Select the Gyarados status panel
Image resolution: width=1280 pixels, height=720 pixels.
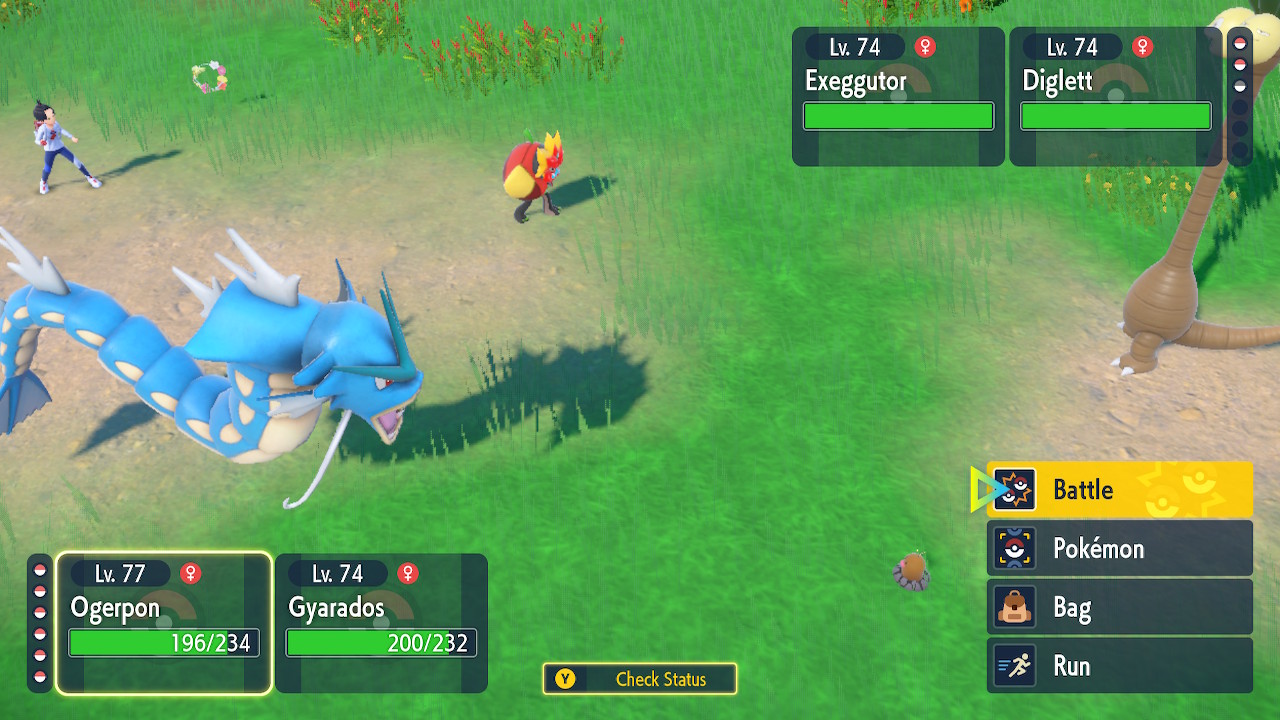(x=381, y=622)
